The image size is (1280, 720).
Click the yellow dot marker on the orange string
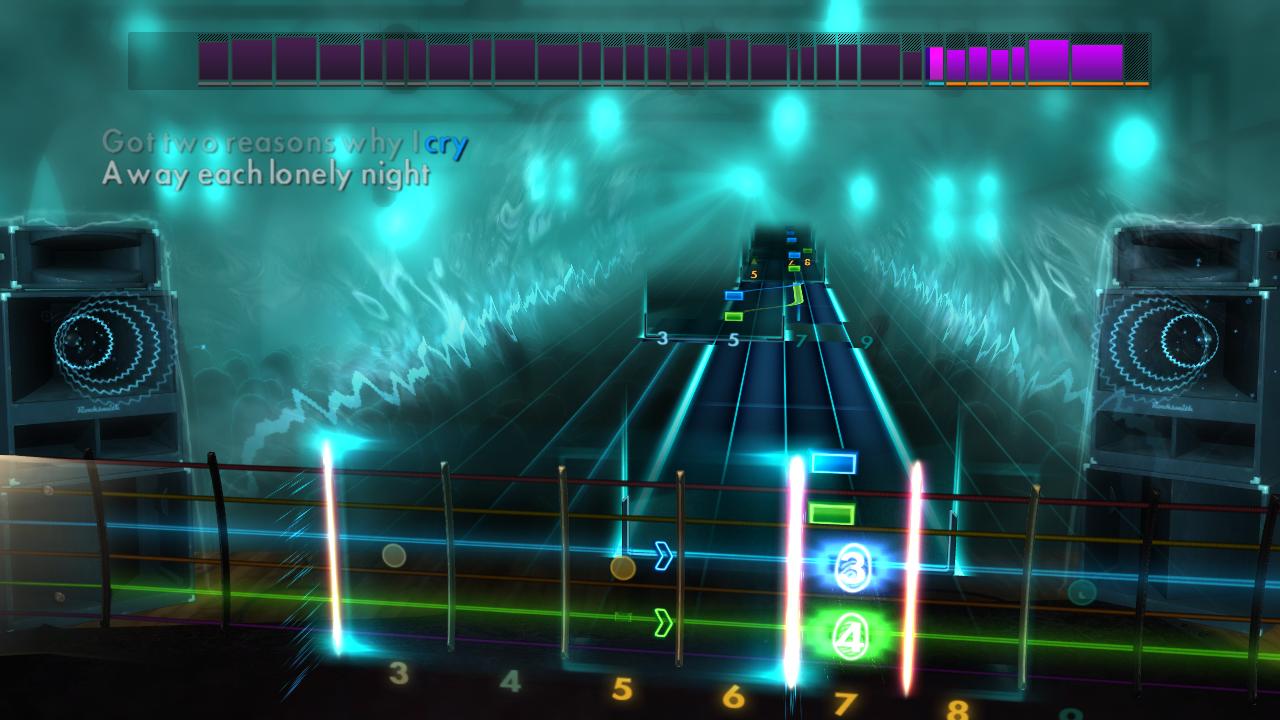622,566
